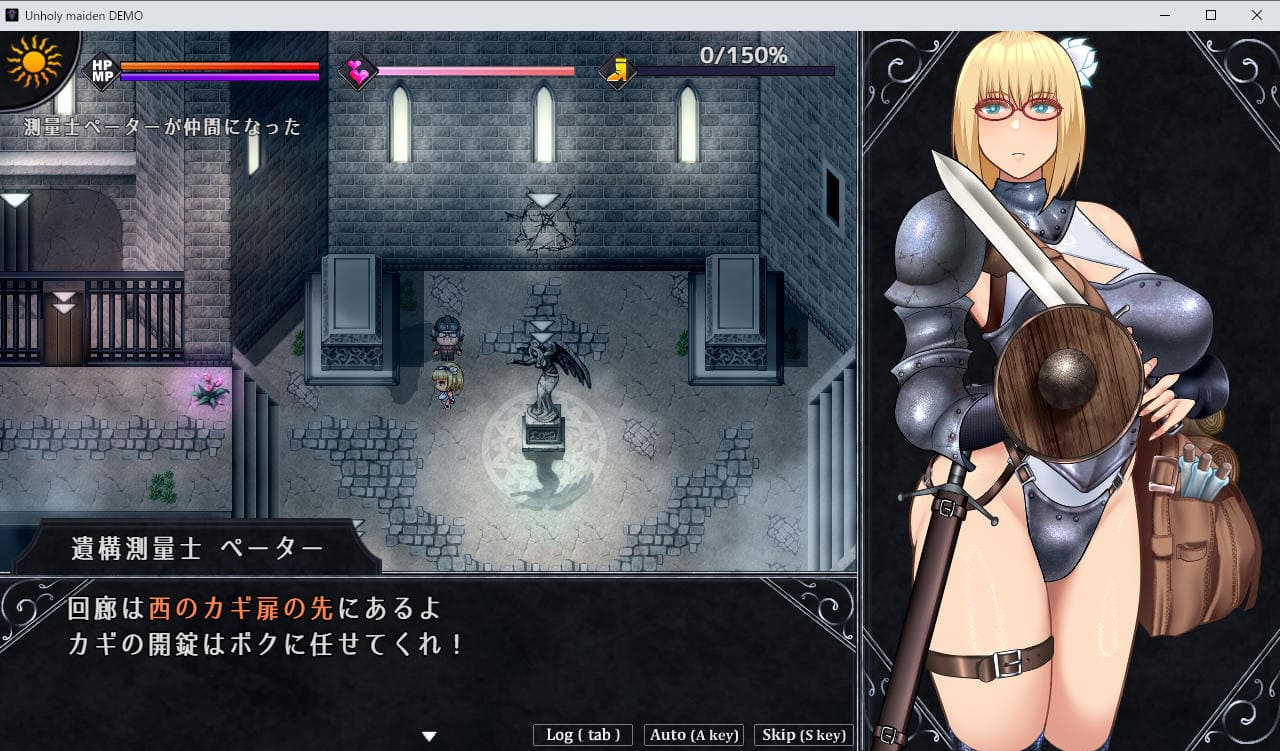The image size is (1280, 751).
Task: Skip the current dialogue
Action: [803, 735]
